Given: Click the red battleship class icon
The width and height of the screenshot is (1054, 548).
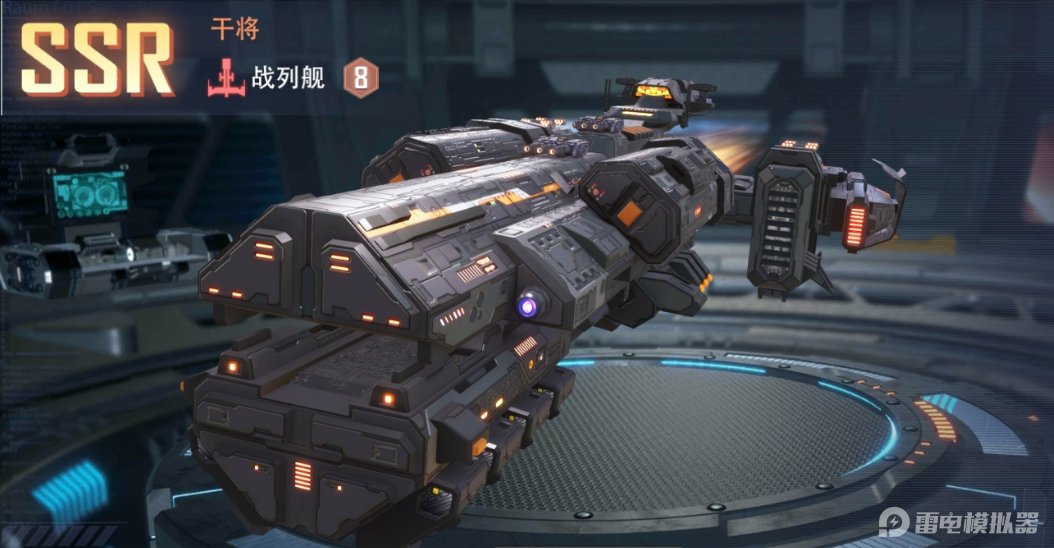Looking at the screenshot, I should (227, 79).
